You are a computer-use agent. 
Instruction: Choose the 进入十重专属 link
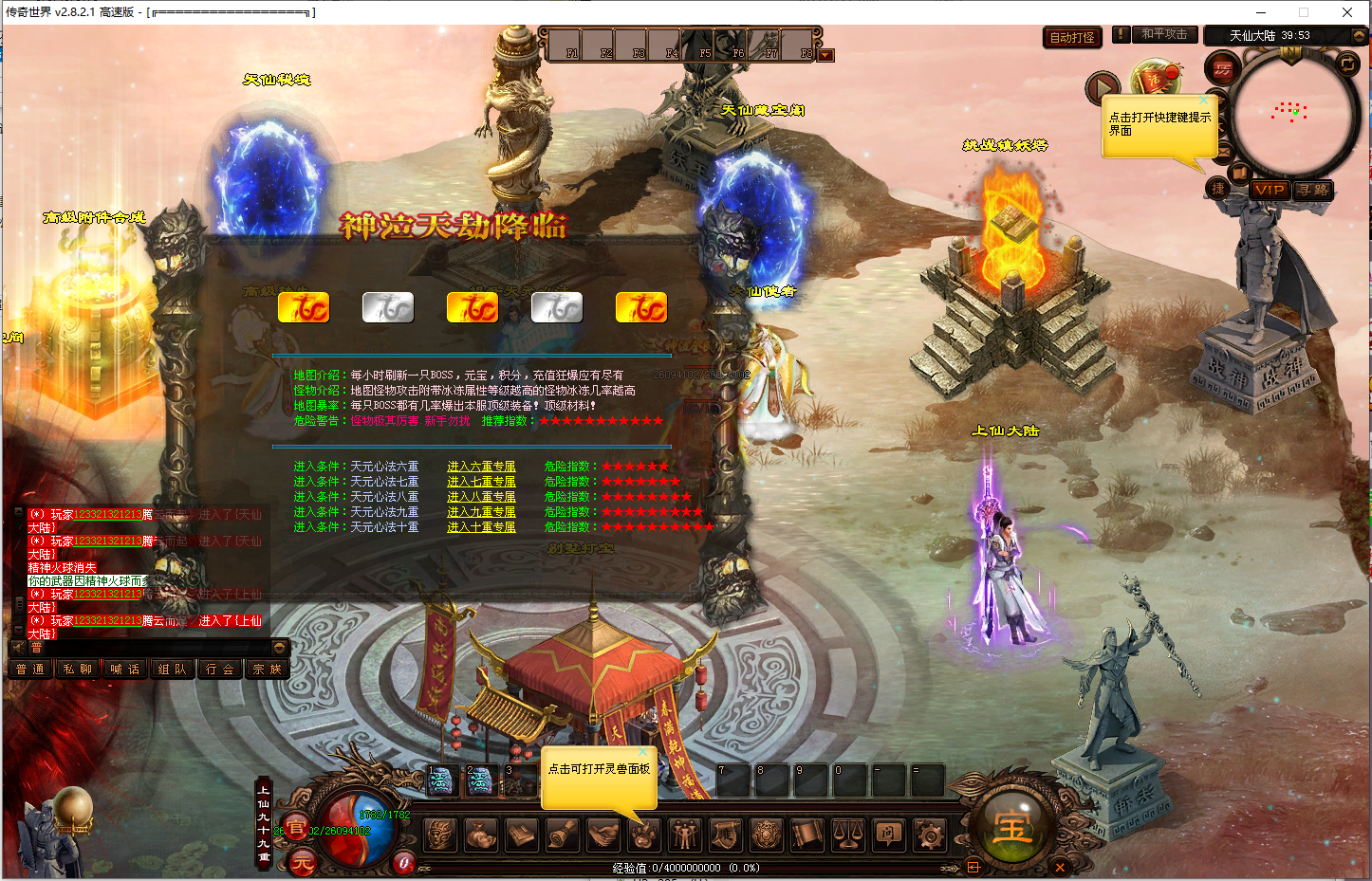pos(481,527)
